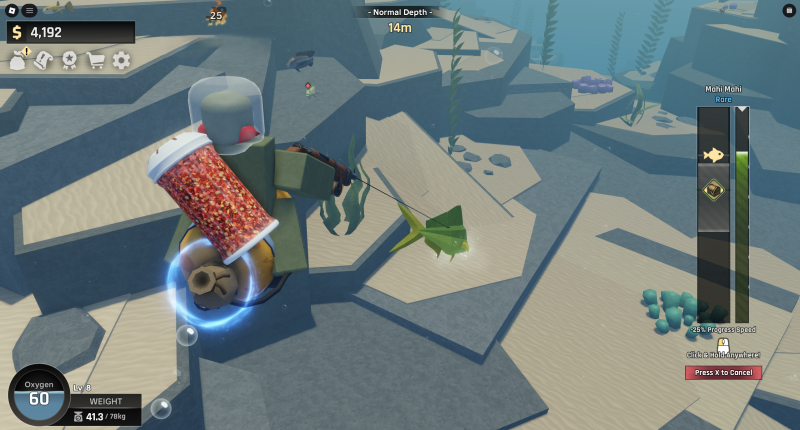Open the gear settings icon
The image size is (800, 430).
121,60
